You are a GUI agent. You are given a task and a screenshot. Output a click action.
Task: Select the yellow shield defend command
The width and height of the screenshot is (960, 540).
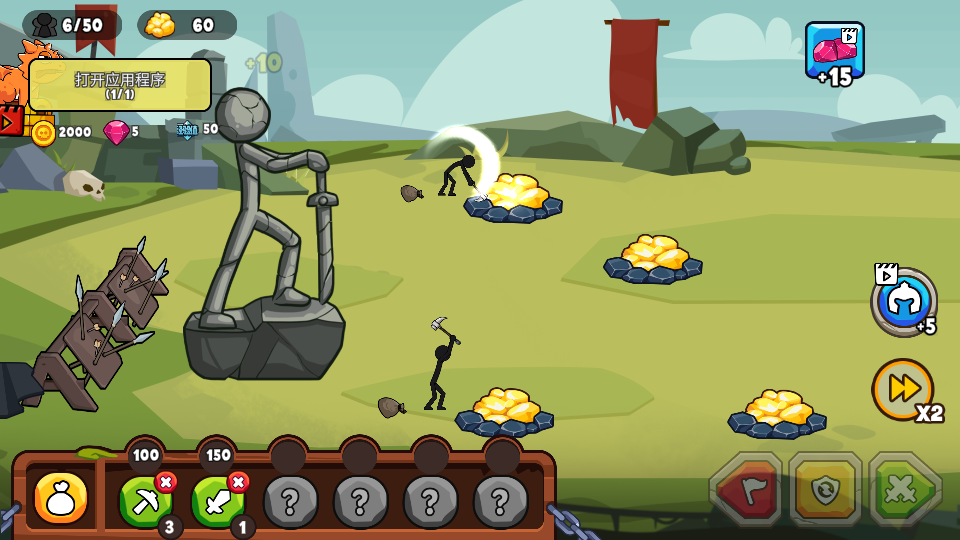(x=825, y=490)
